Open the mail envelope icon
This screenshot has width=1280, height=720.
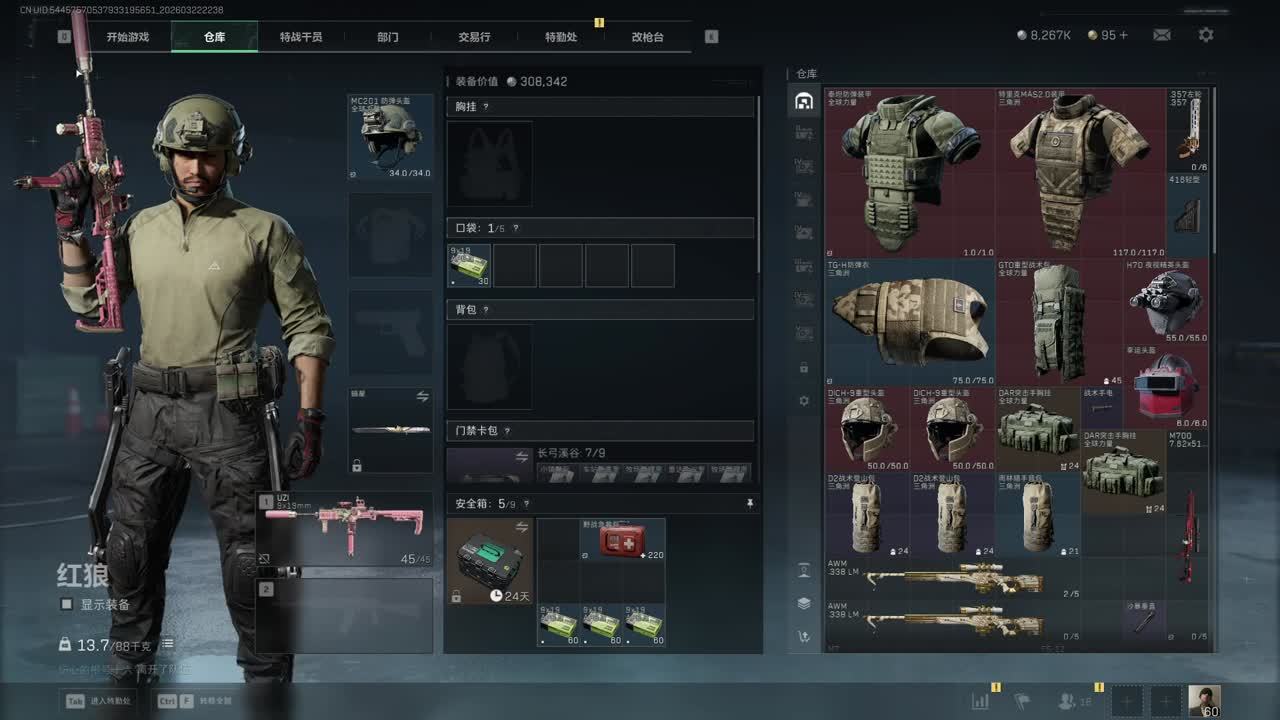coord(1161,35)
